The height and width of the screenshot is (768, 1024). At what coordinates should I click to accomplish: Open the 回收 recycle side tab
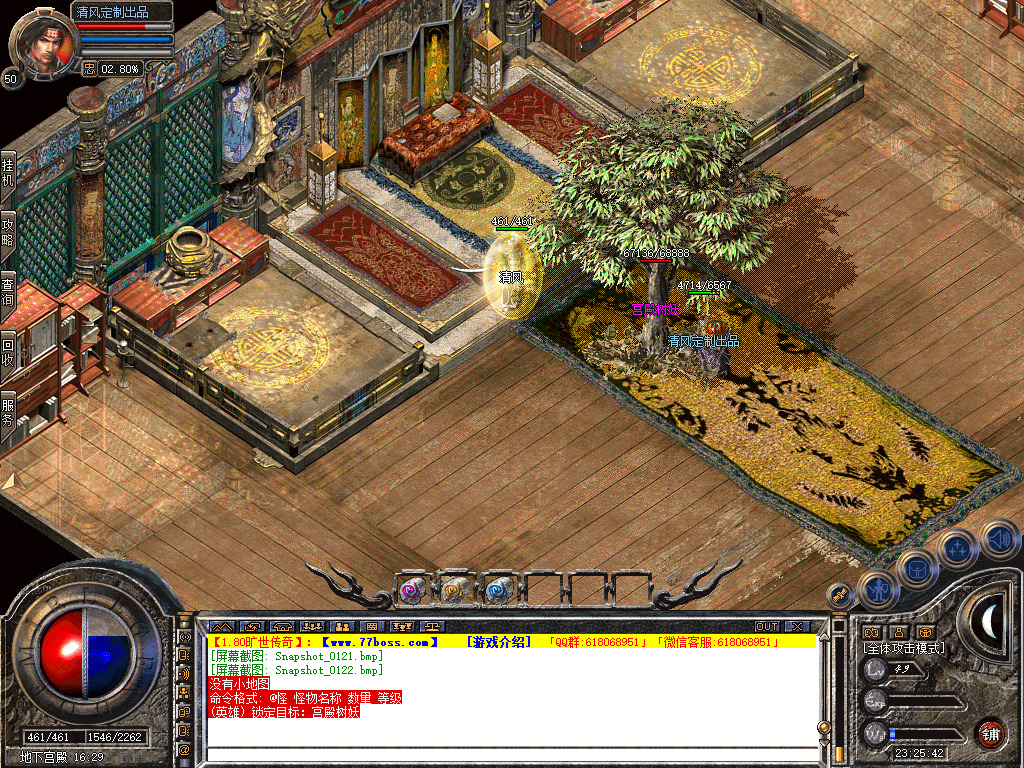coord(8,351)
